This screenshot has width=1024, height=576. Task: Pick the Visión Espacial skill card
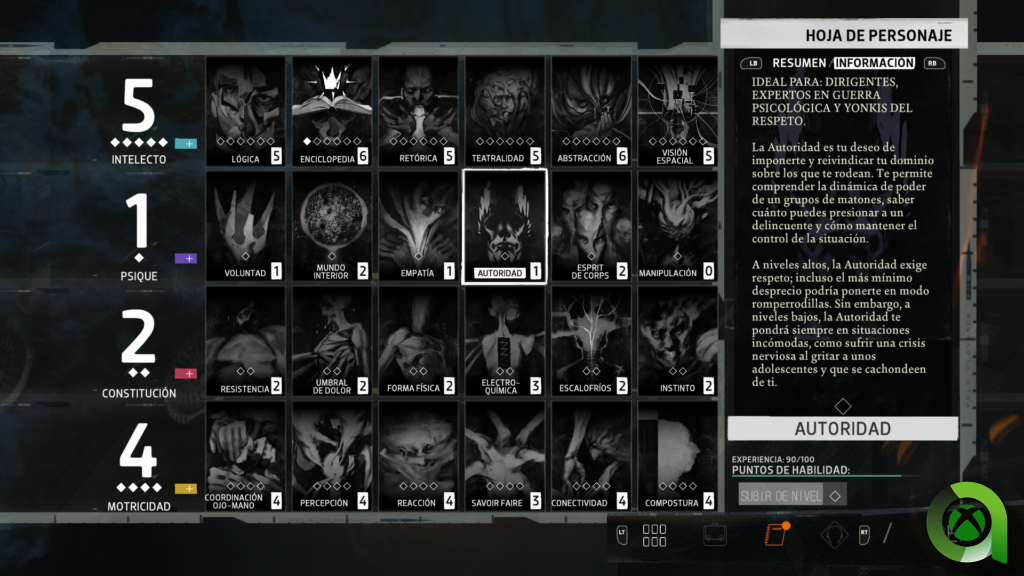coord(677,111)
